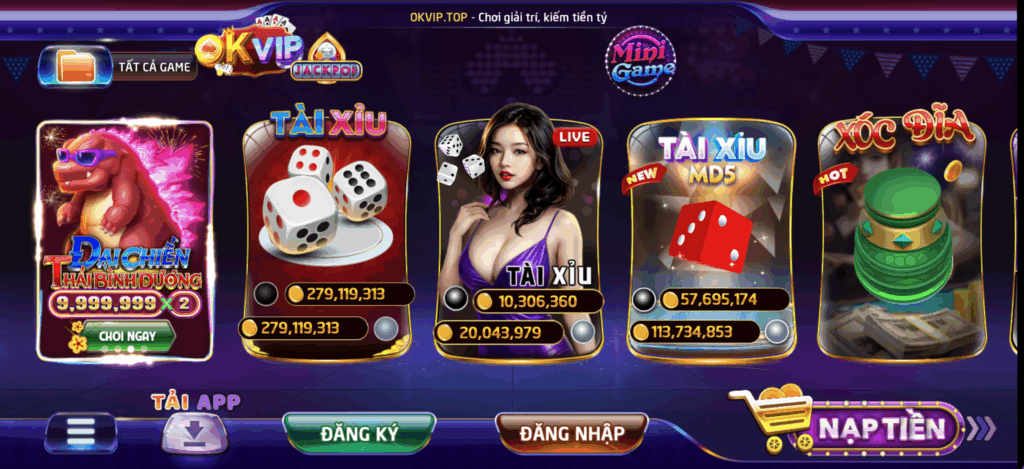Open the hamburger menu
This screenshot has height=469, width=1024.
81,433
